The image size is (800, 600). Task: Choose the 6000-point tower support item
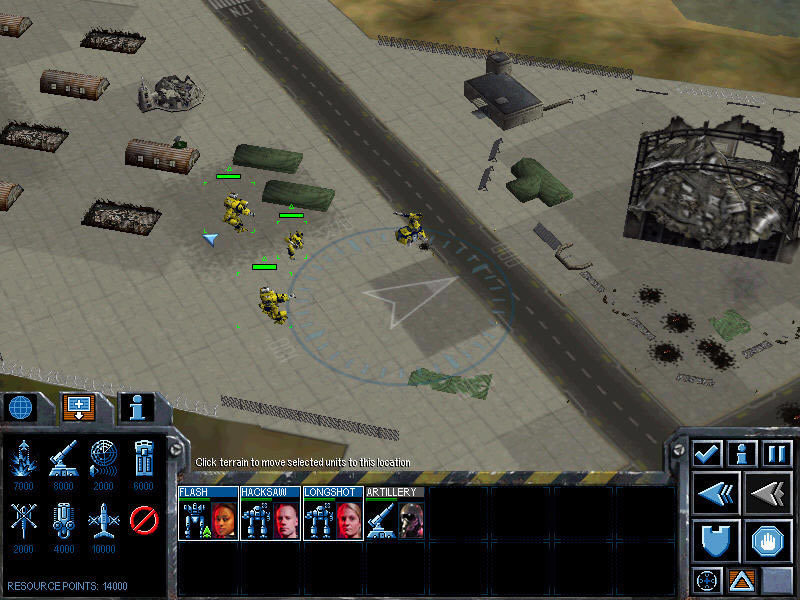144,460
